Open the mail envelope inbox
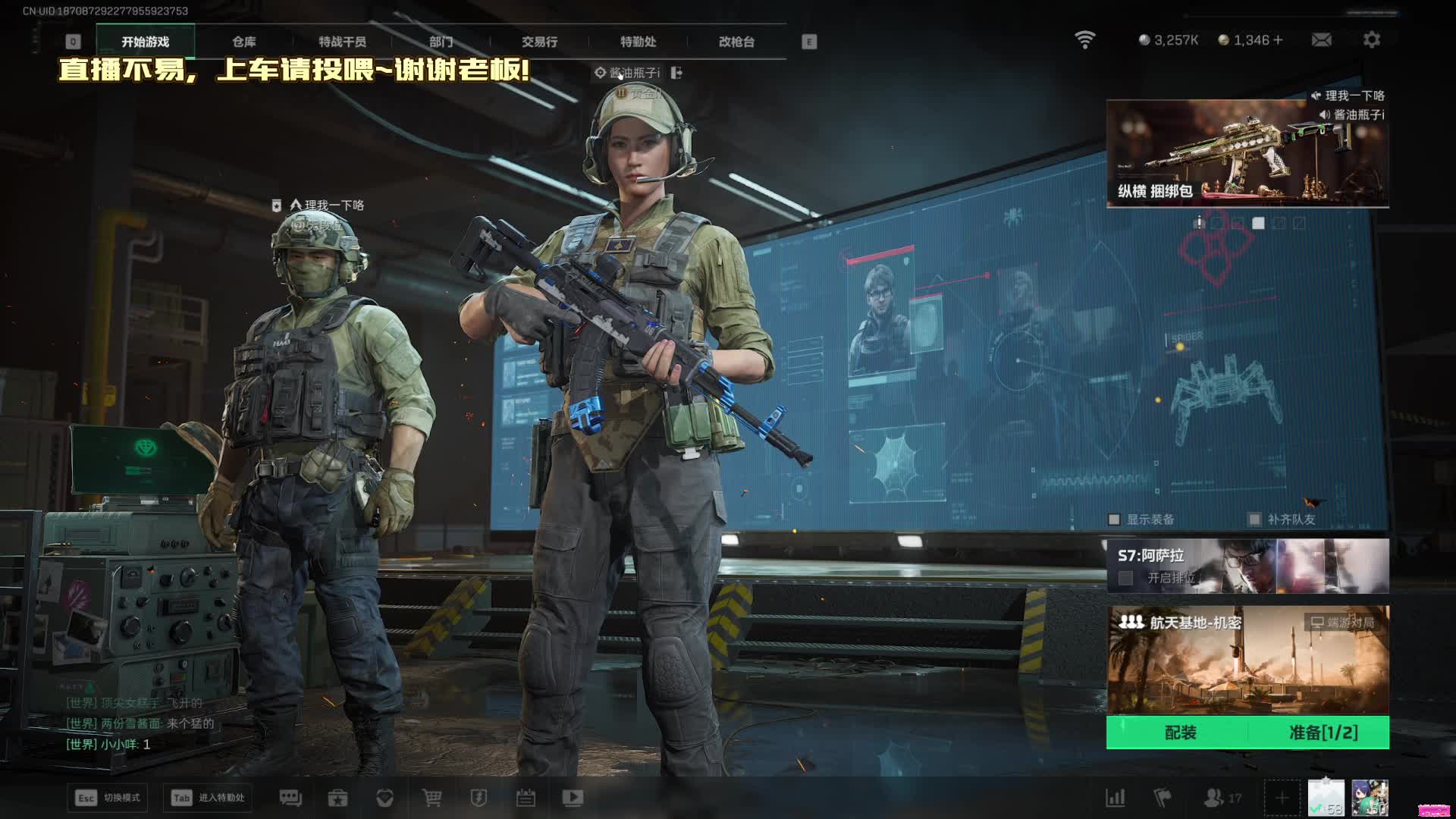 [1321, 39]
